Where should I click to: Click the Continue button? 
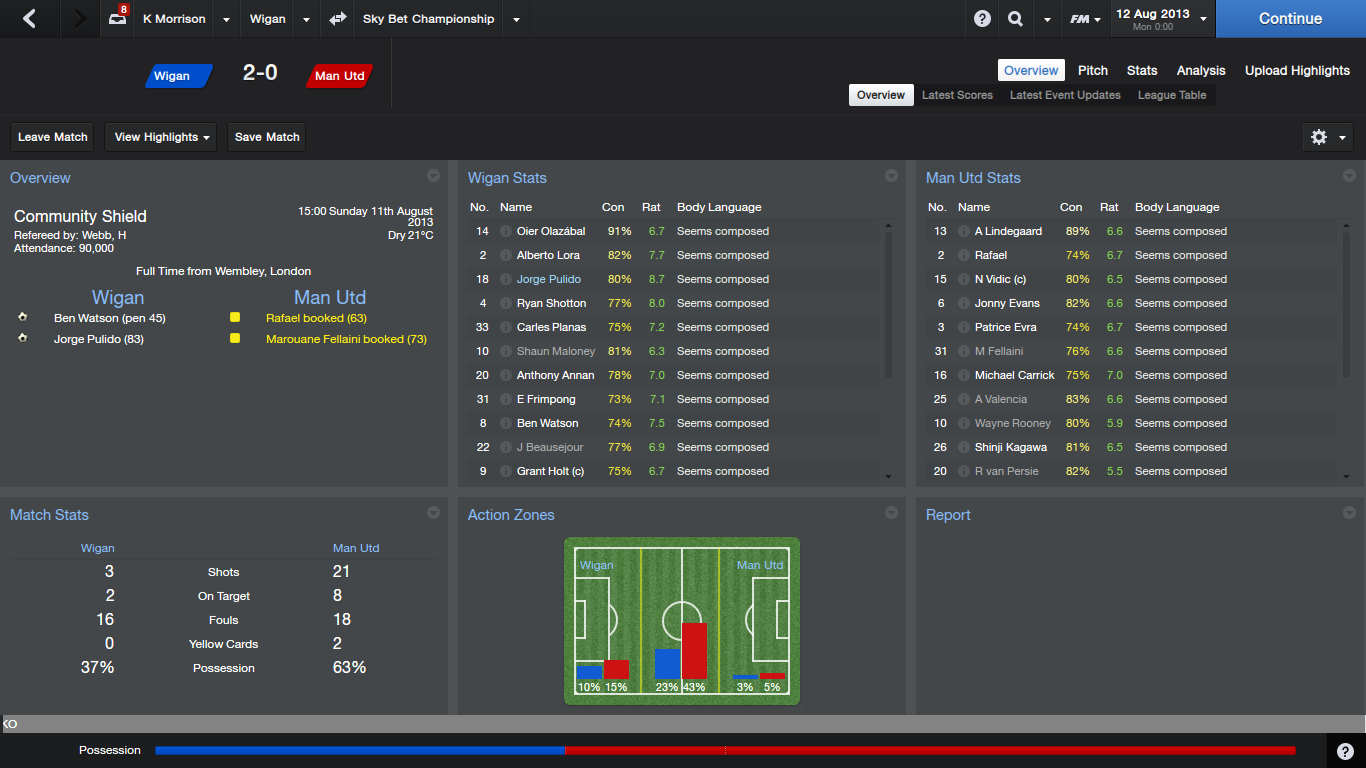[x=1290, y=19]
